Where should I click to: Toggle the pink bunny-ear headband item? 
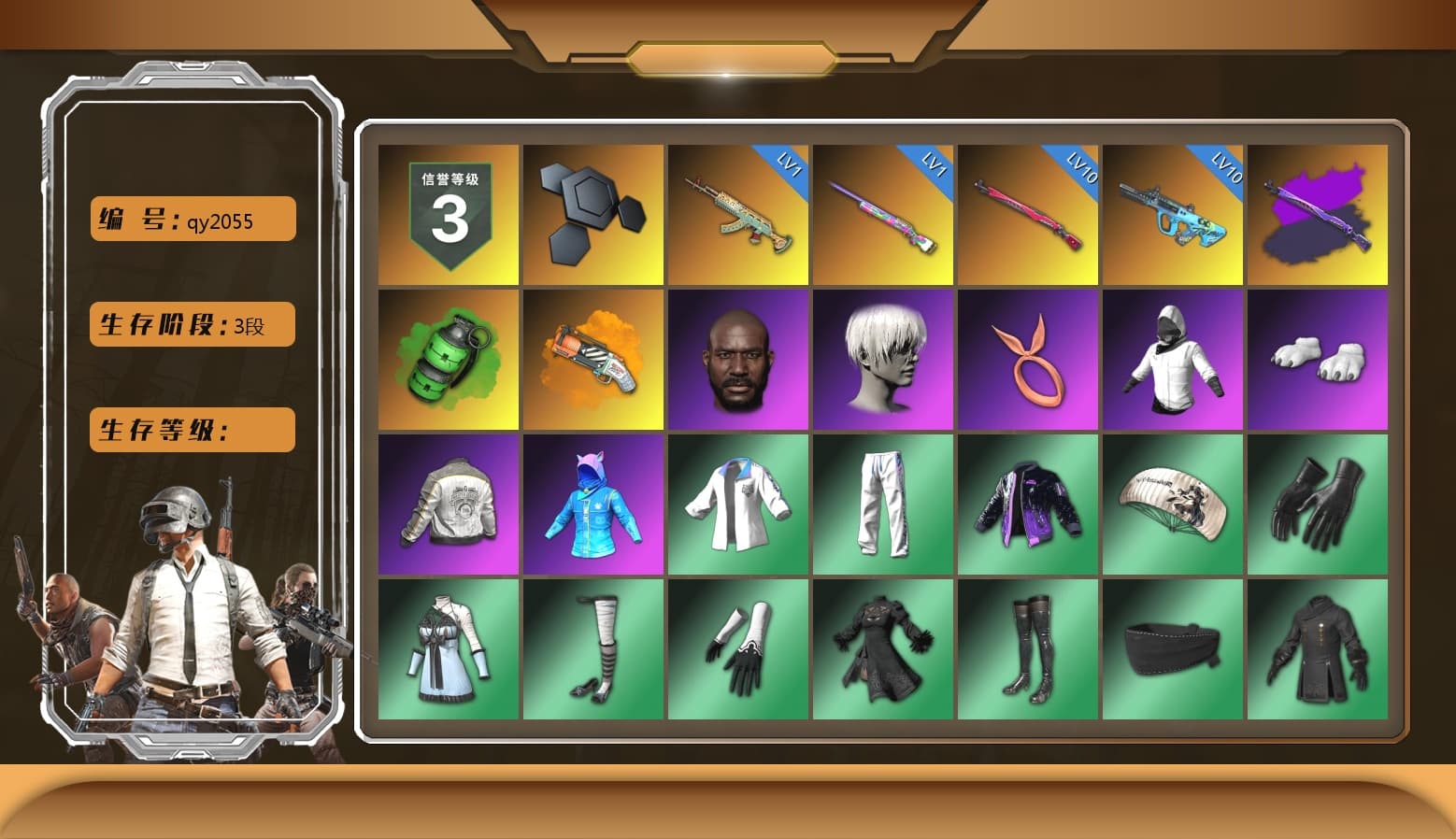point(1028,358)
